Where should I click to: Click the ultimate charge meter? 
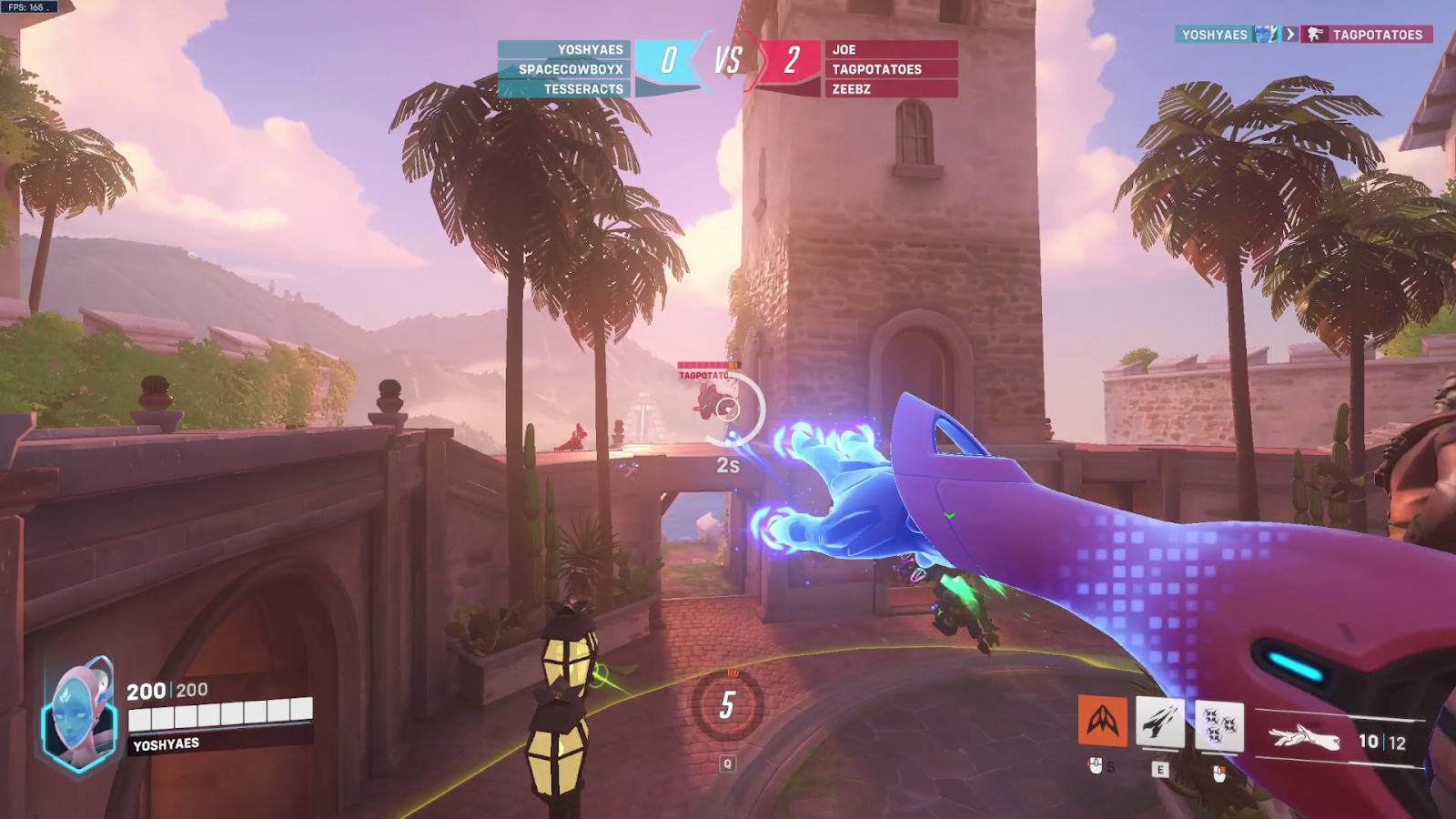(727, 705)
